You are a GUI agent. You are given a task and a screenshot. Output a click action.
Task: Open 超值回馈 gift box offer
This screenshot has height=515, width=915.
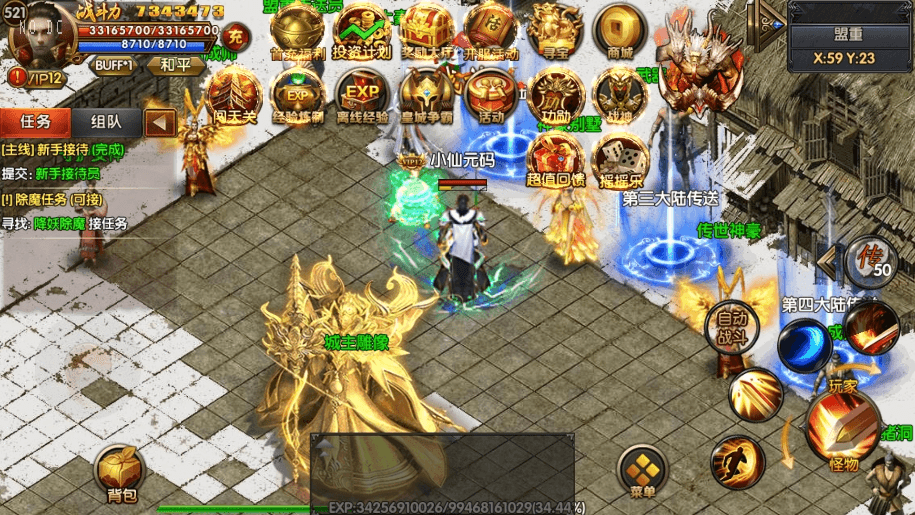555,161
